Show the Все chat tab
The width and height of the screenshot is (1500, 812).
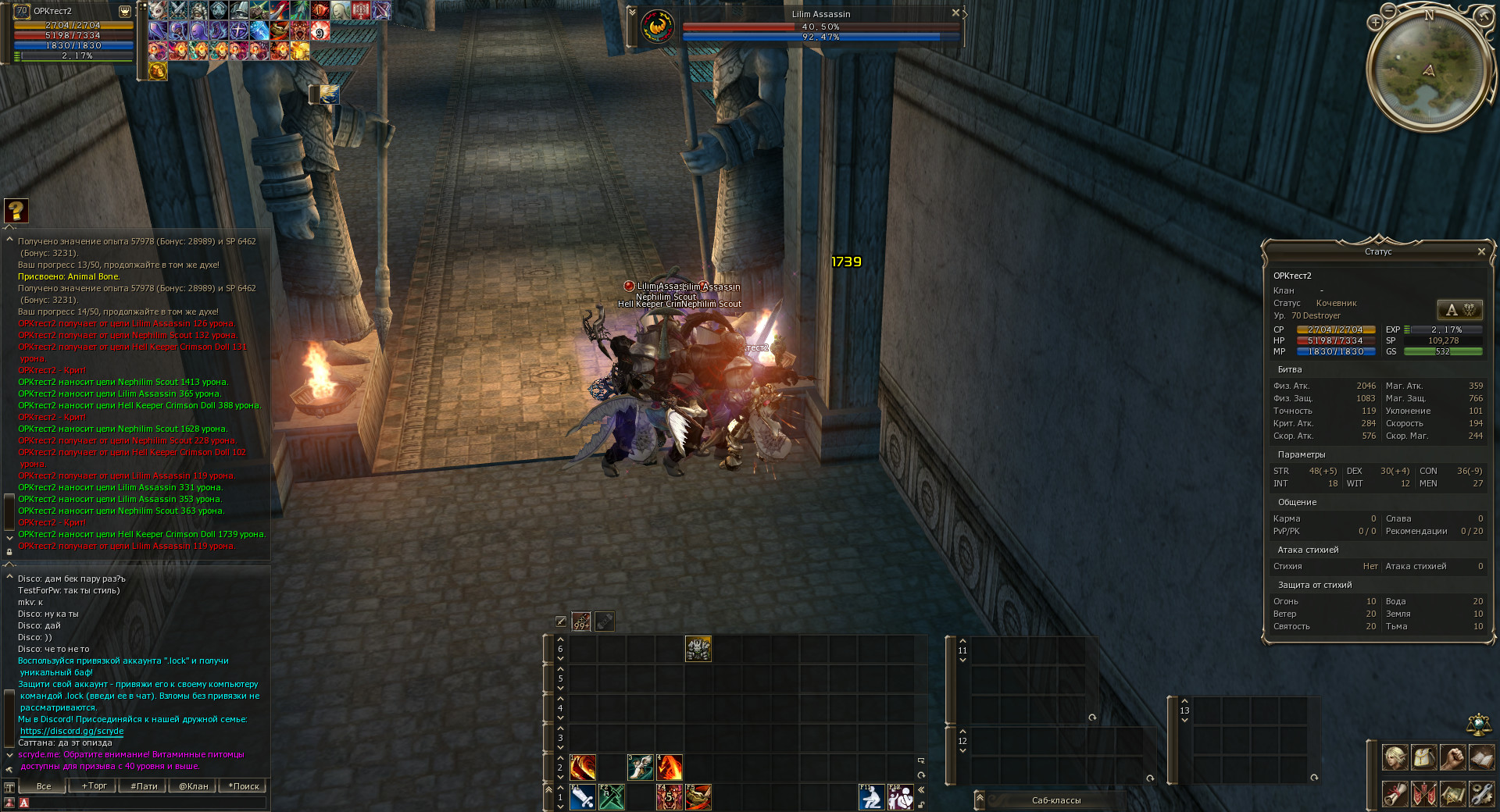[x=44, y=786]
